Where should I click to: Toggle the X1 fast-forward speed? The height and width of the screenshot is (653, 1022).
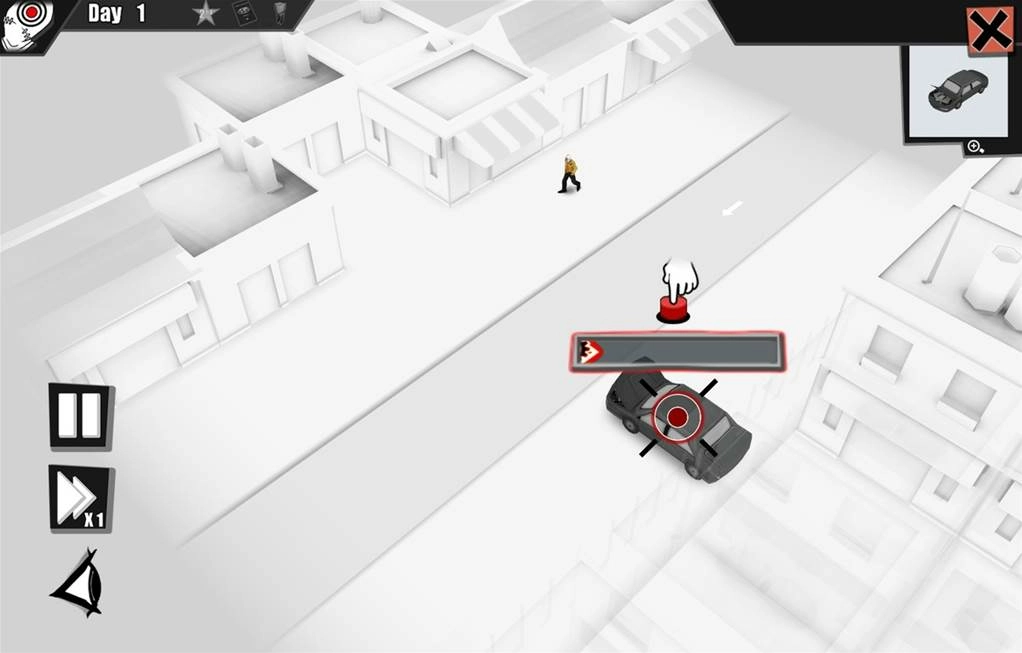[x=79, y=498]
